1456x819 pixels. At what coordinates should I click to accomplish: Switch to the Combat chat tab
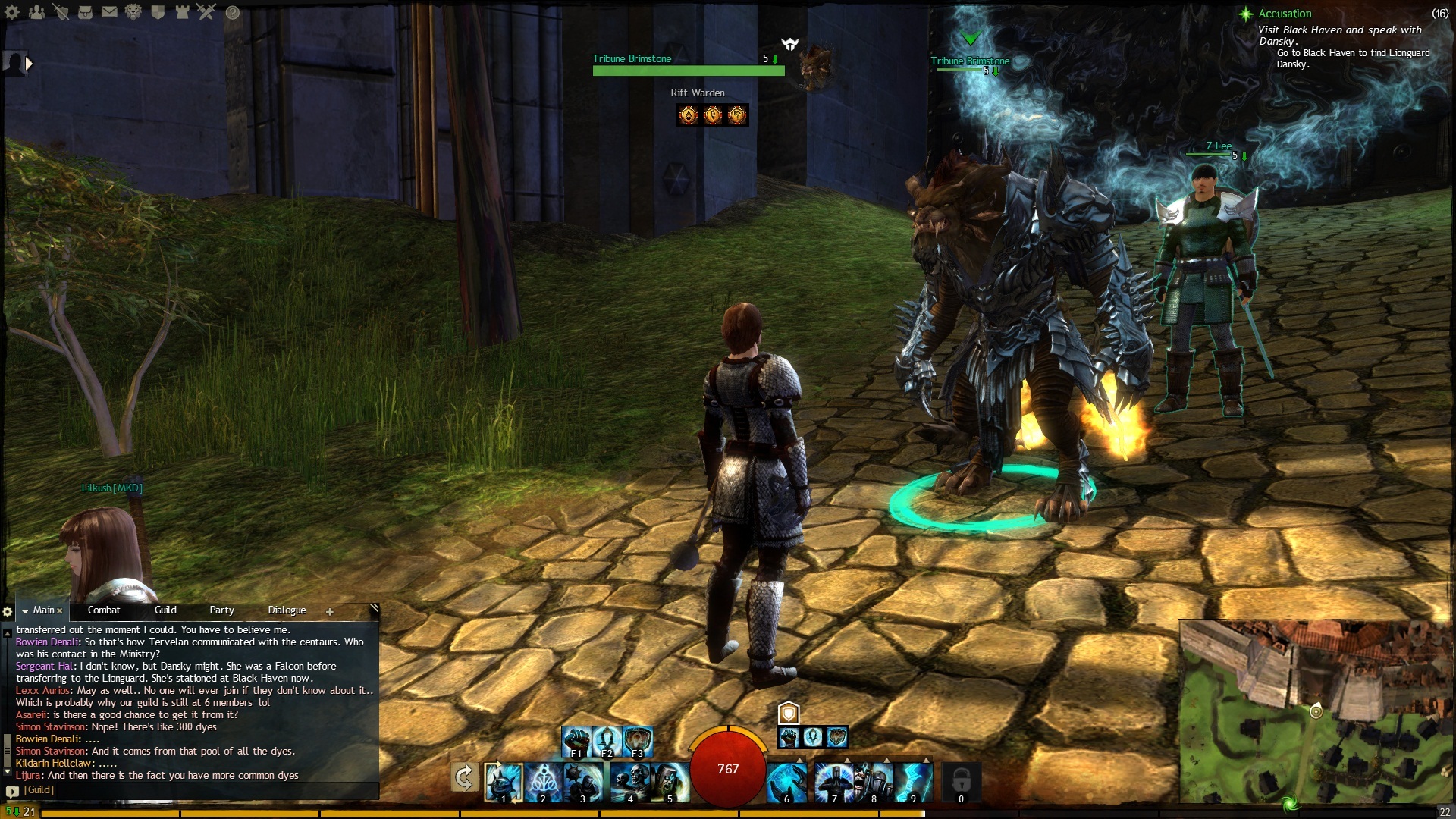click(104, 610)
